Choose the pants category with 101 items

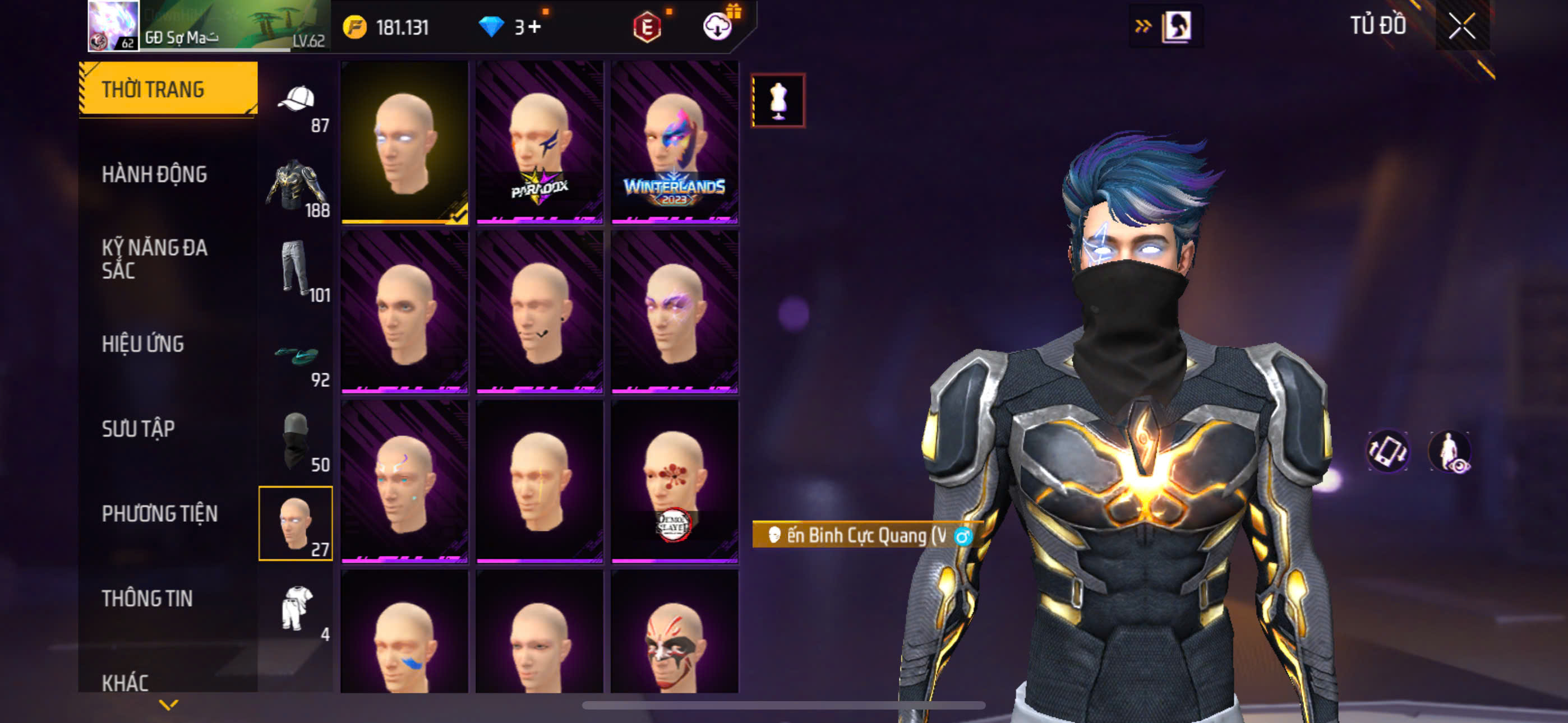[297, 270]
